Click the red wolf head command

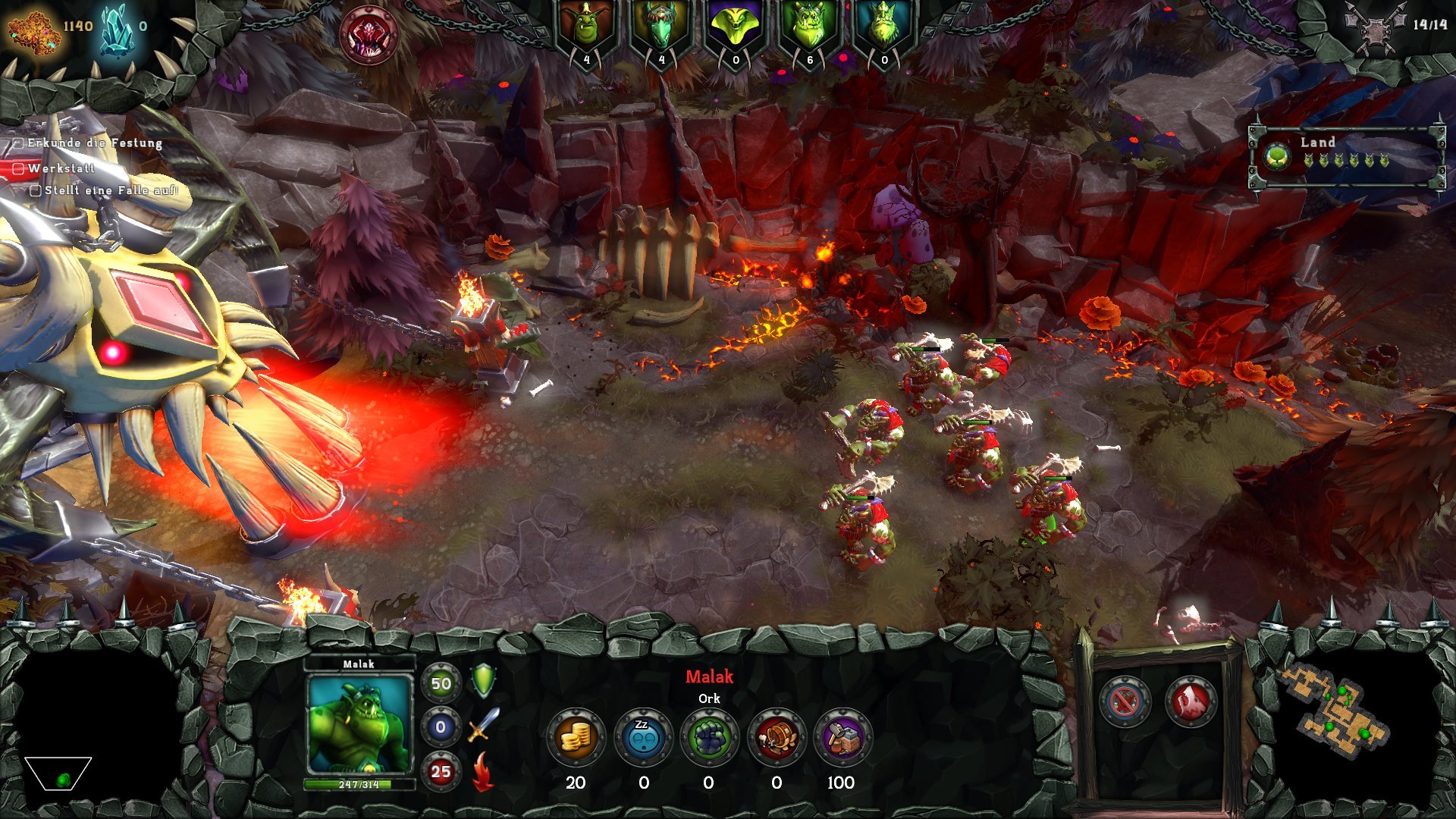(x=1190, y=701)
